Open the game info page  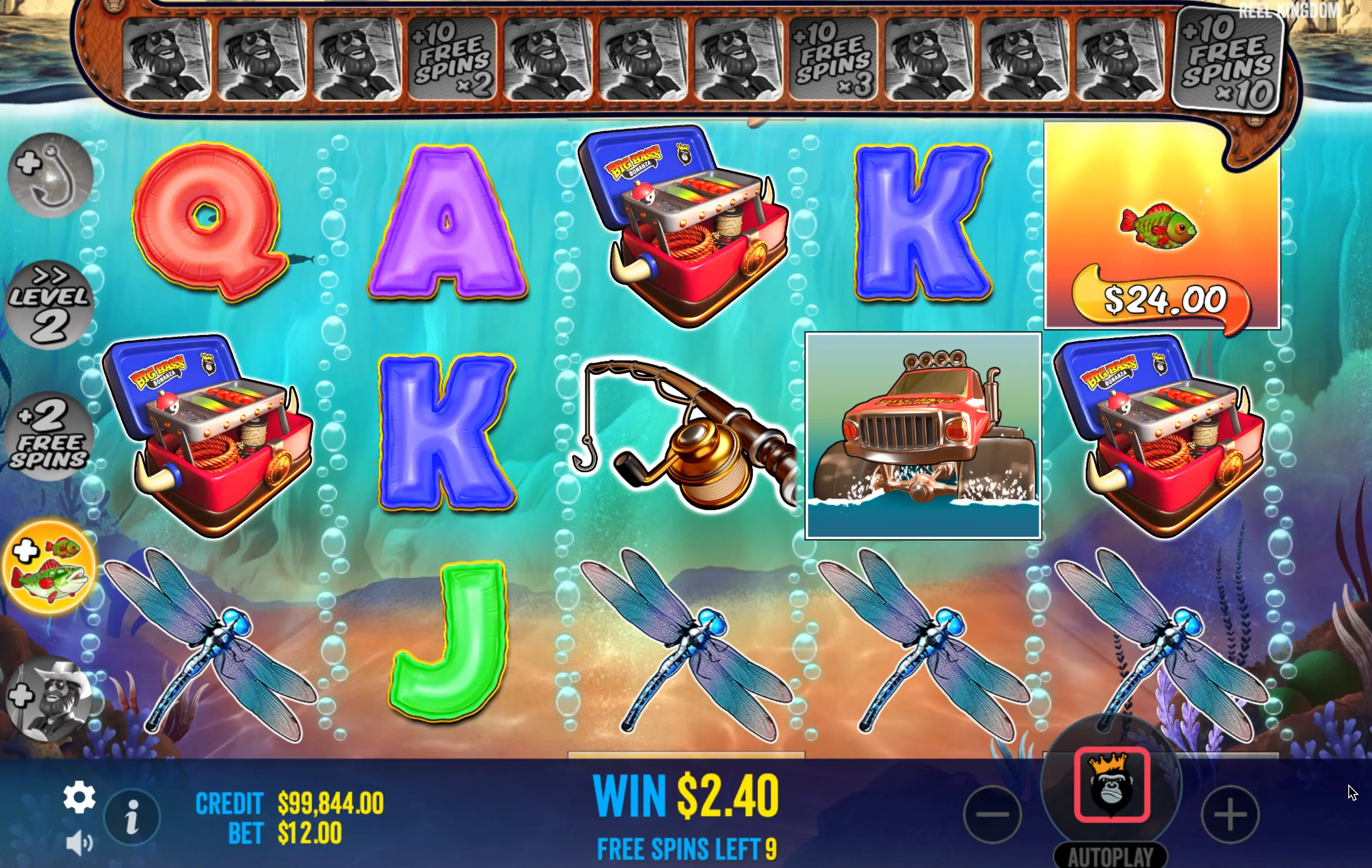point(132,817)
